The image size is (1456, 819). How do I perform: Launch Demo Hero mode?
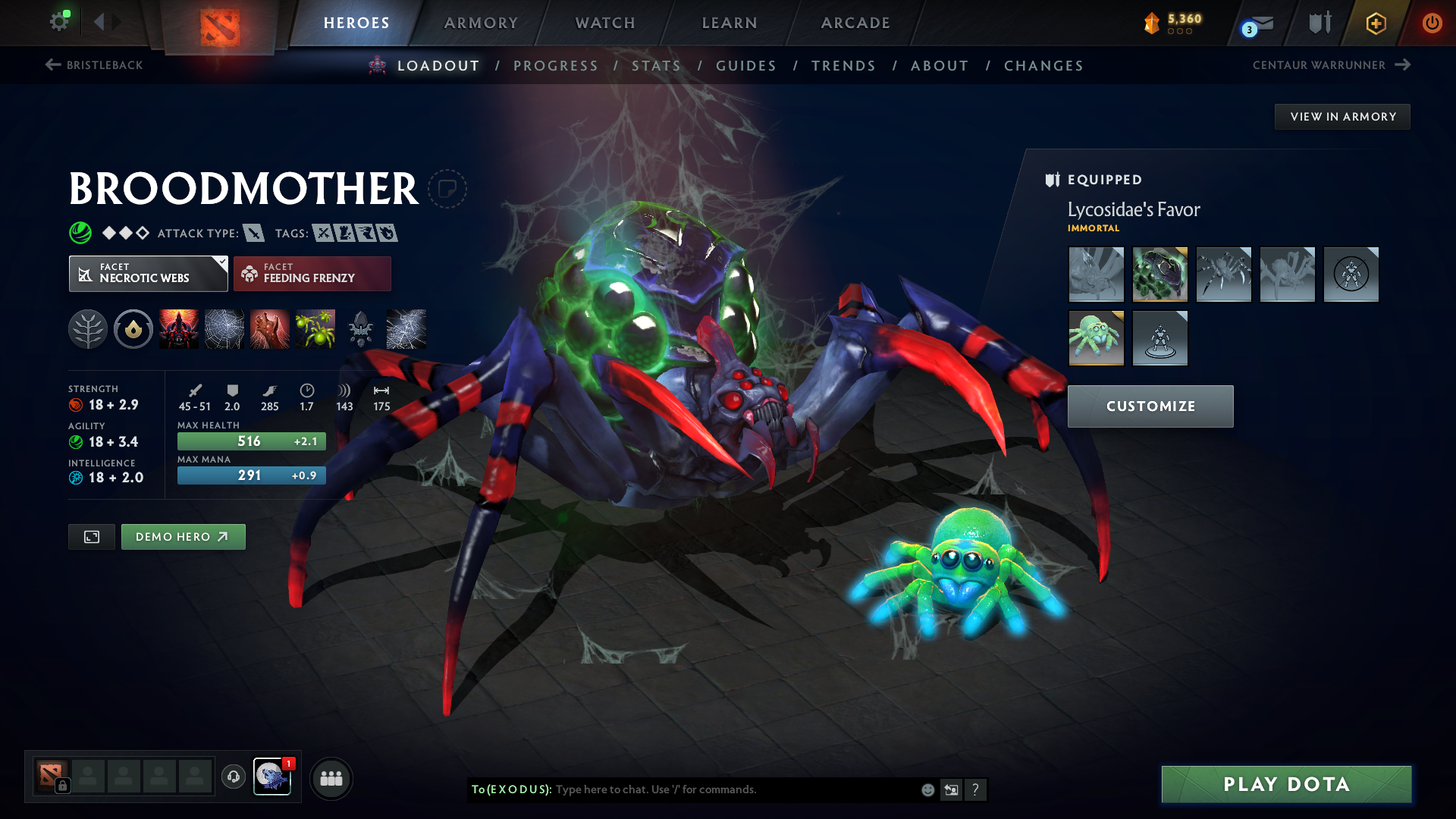click(183, 537)
